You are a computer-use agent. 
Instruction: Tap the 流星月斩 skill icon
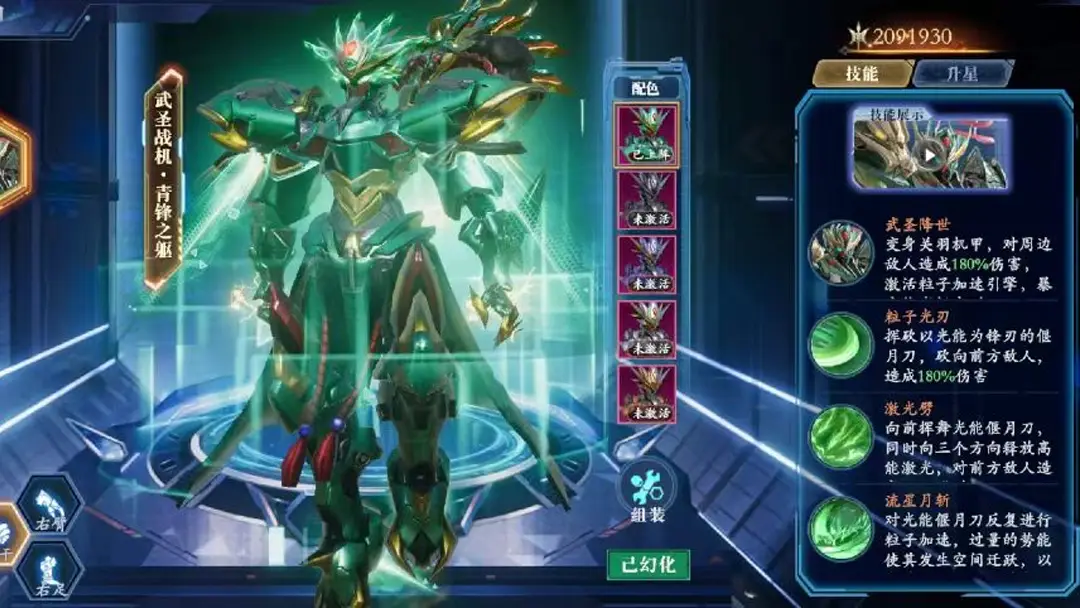click(841, 529)
